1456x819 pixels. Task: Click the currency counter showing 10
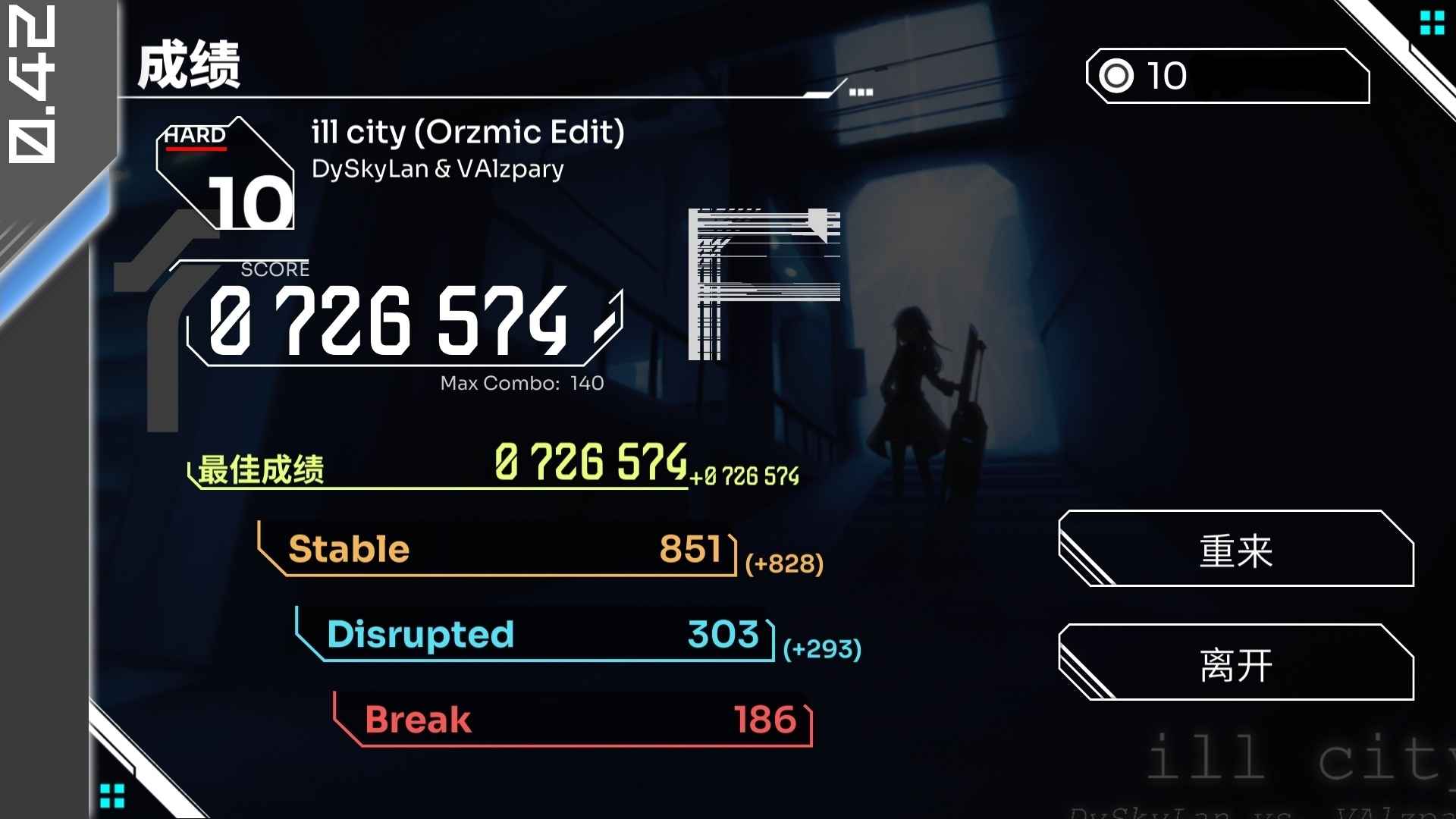[1228, 76]
